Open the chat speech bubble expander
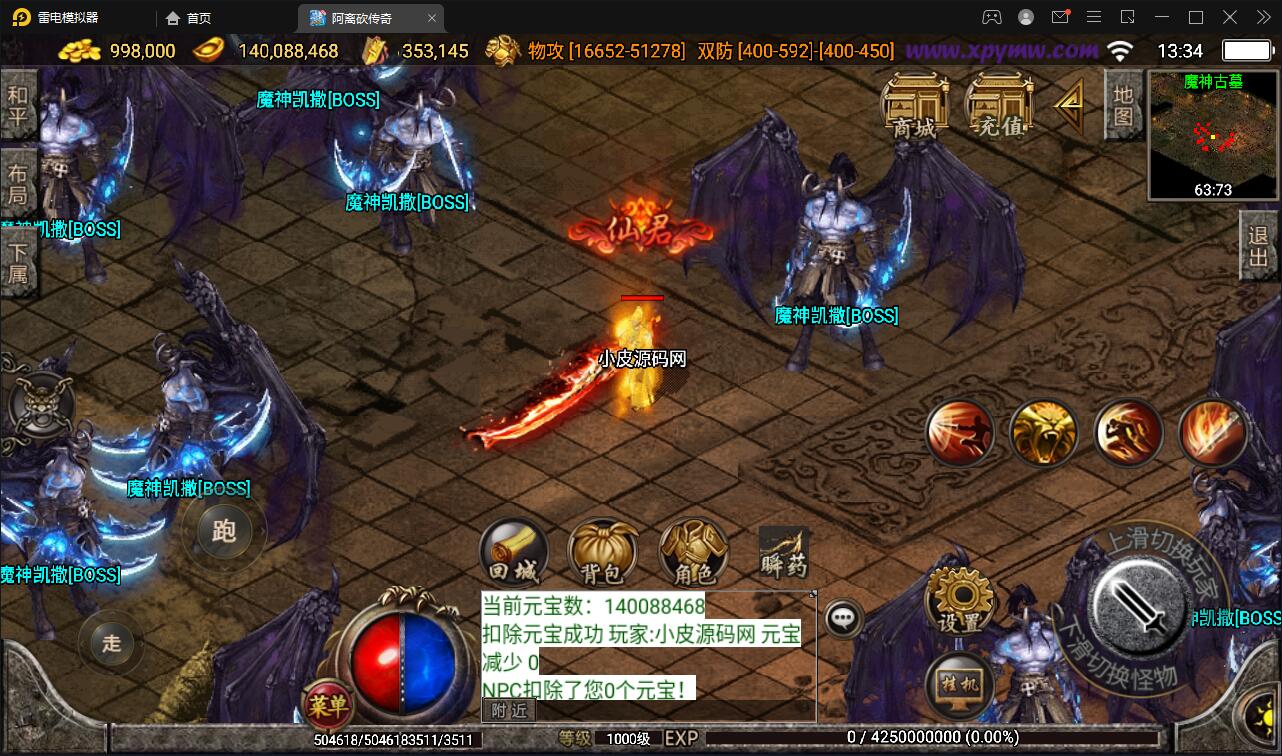 pyautogui.click(x=843, y=618)
